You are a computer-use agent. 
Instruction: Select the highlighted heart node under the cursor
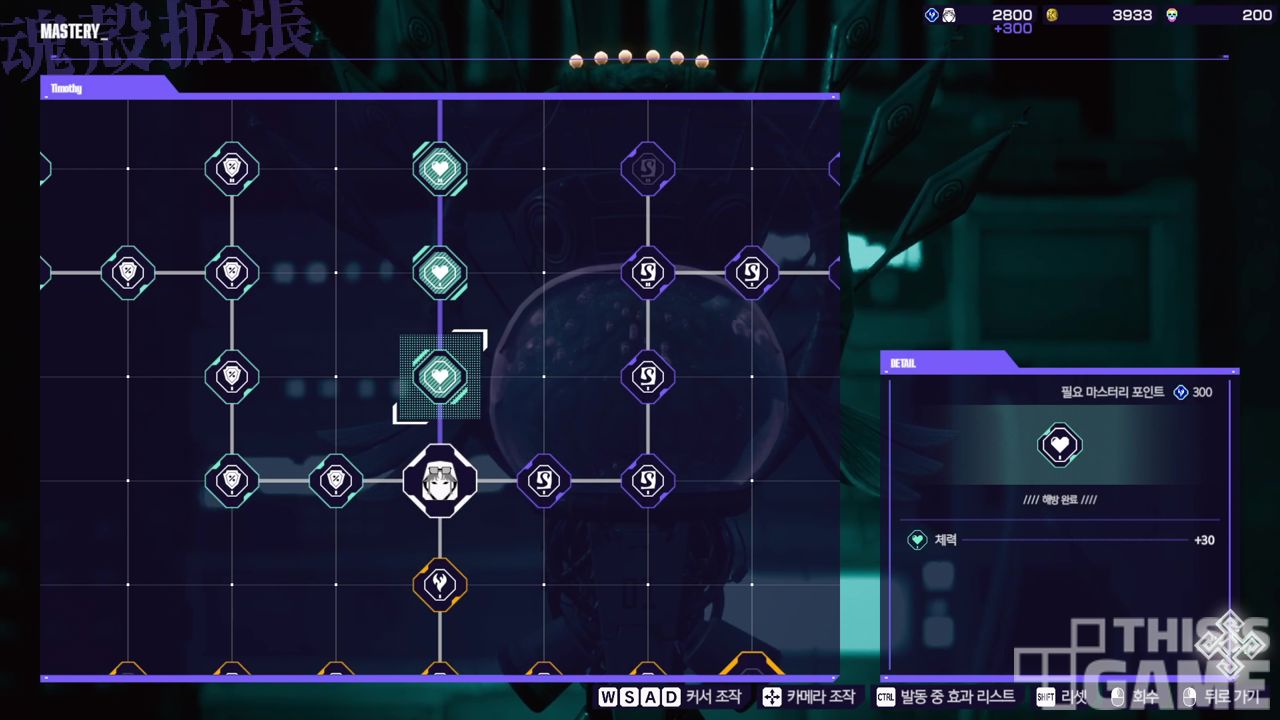click(440, 377)
